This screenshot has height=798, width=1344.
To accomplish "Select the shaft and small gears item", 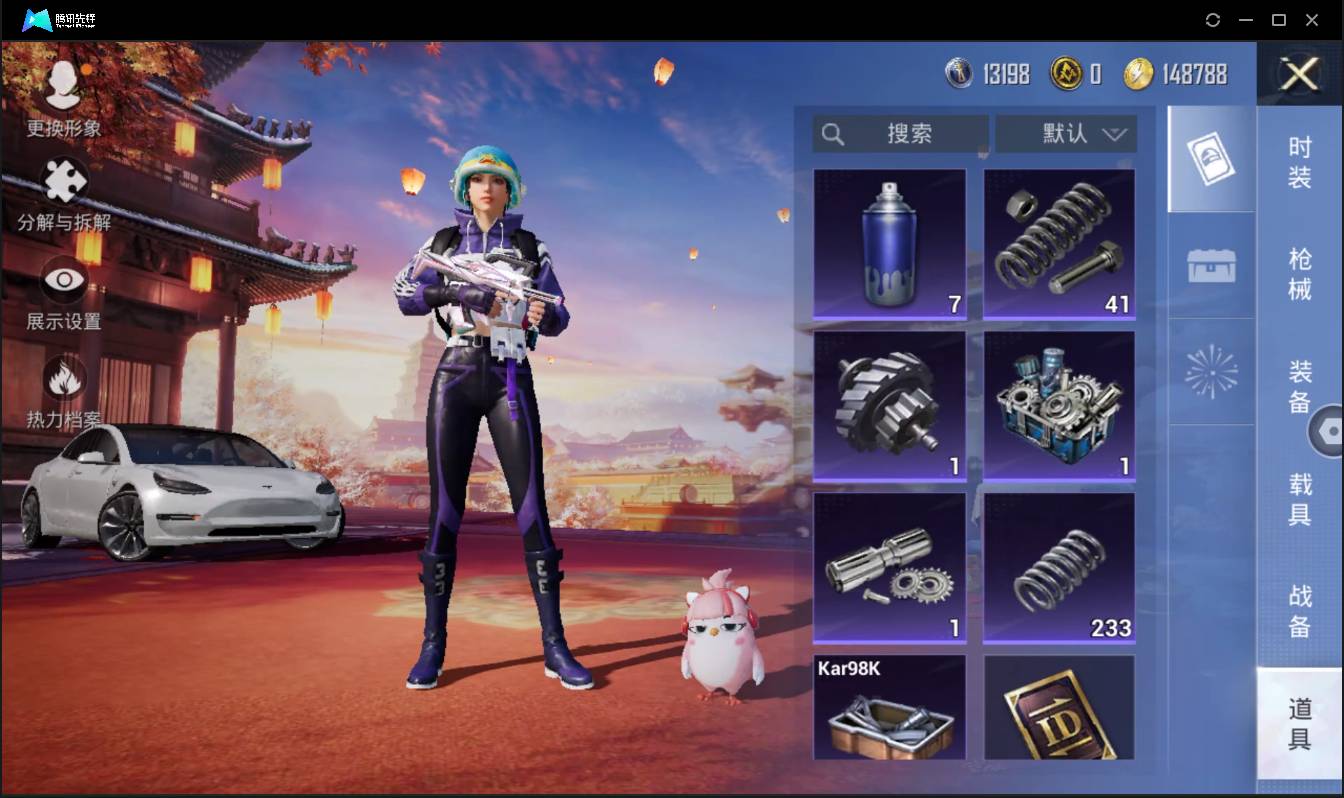I will coord(890,568).
